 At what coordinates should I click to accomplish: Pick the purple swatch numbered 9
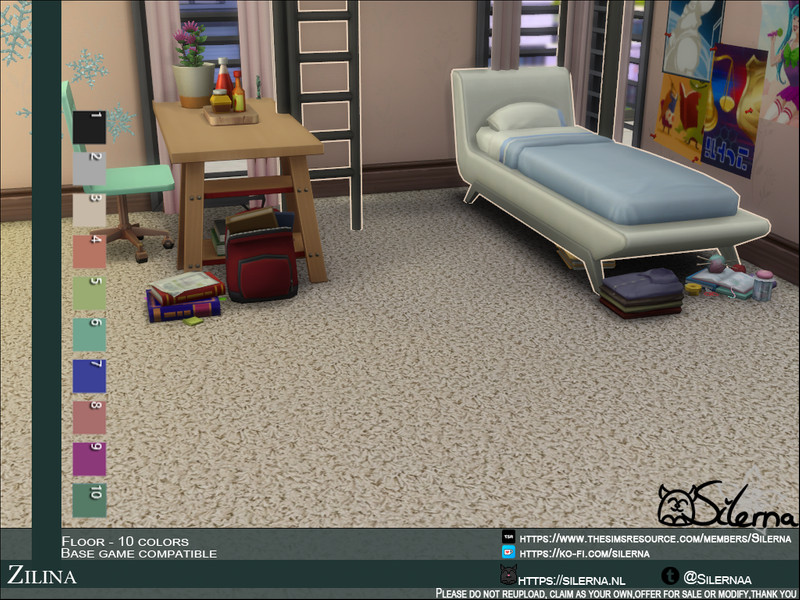tap(89, 459)
